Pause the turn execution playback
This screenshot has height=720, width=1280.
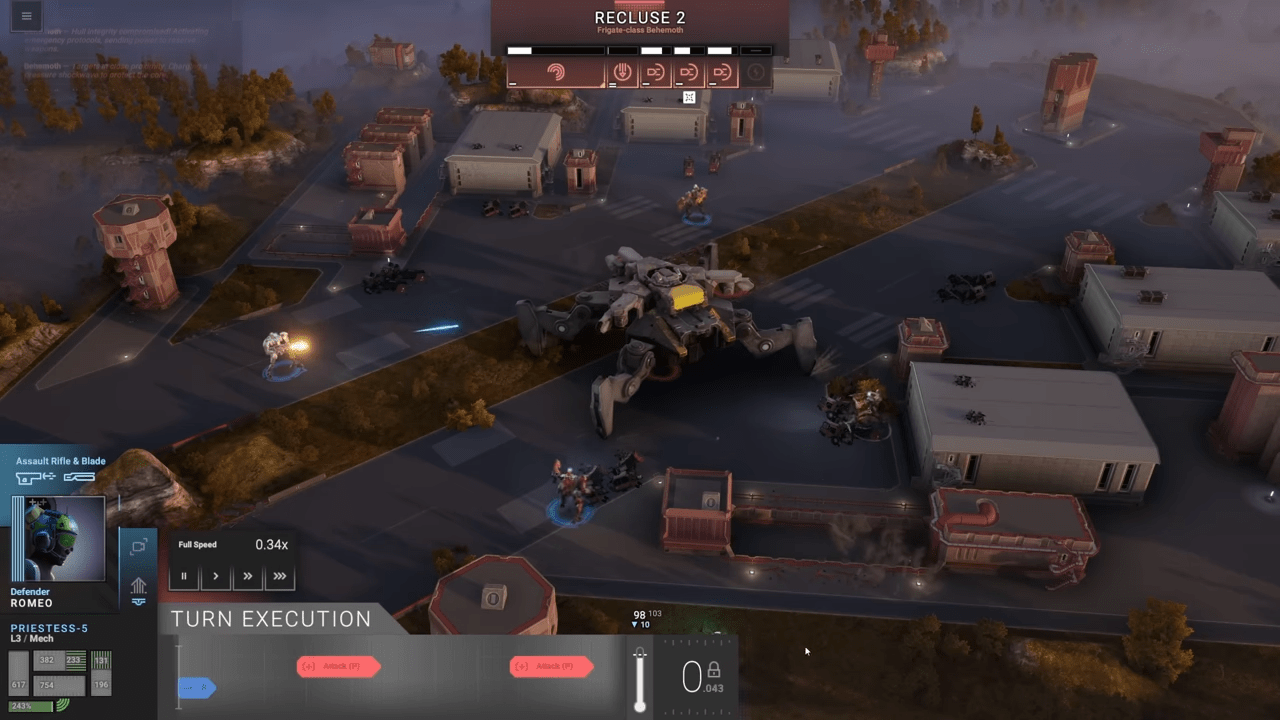point(184,576)
